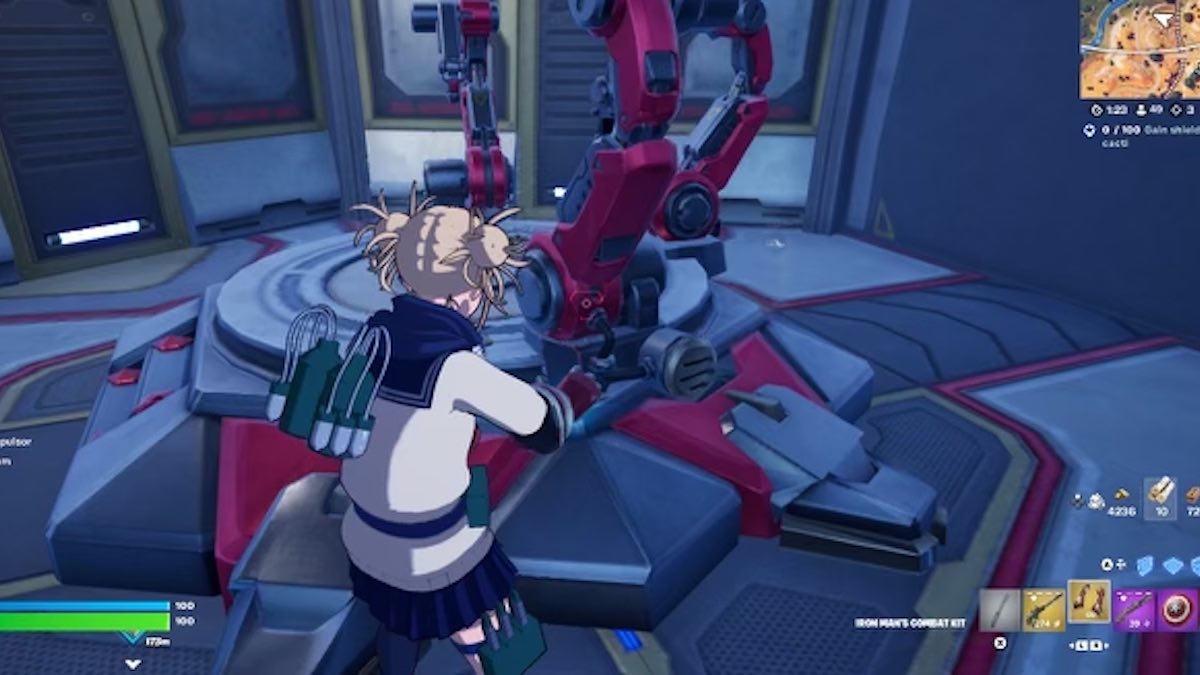1200x675 pixels.
Task: Select Iron Man's Combat Kit gauntlets slot
Action: [1089, 603]
